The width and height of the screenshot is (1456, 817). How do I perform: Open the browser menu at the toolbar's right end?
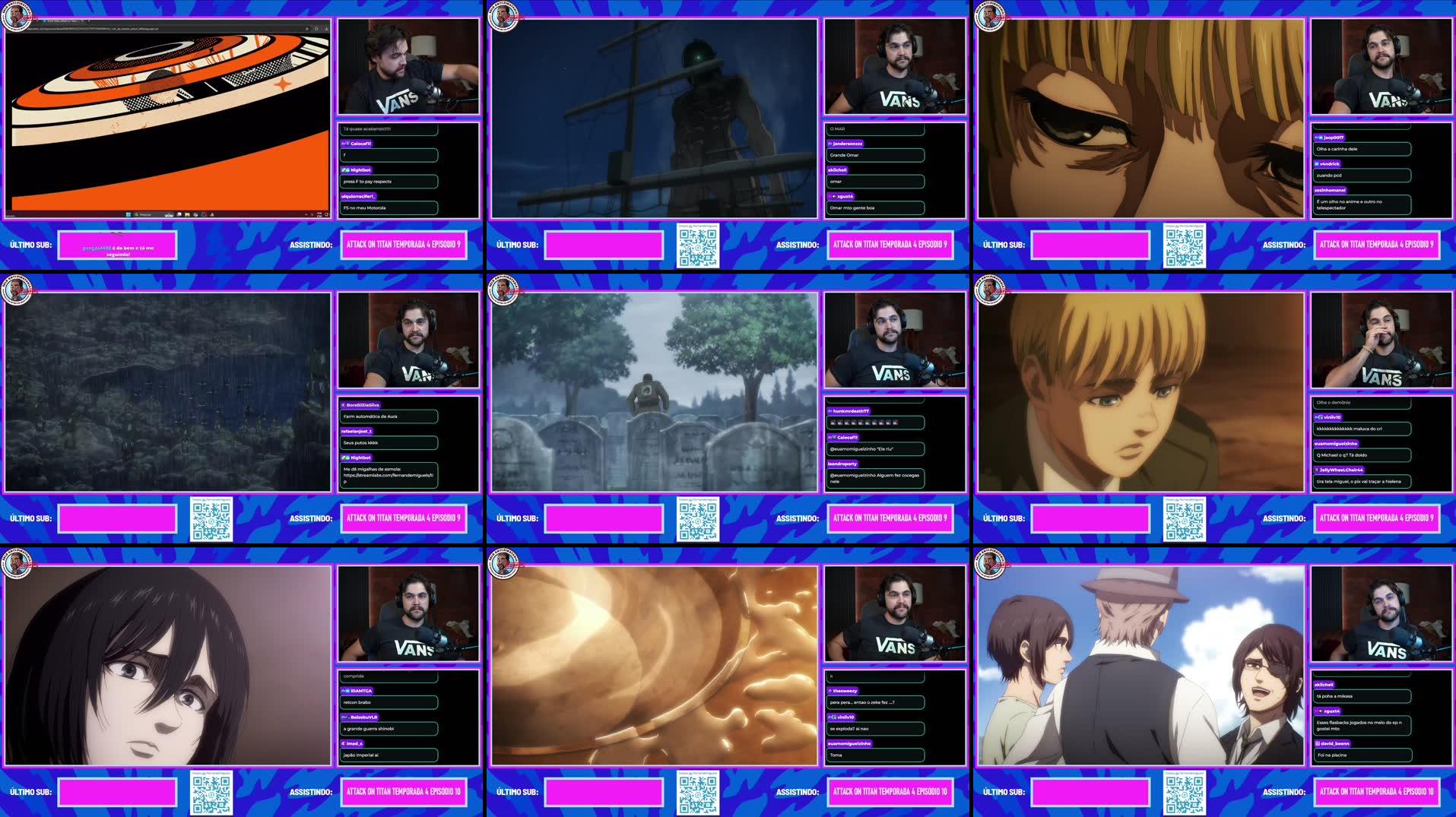click(x=327, y=29)
